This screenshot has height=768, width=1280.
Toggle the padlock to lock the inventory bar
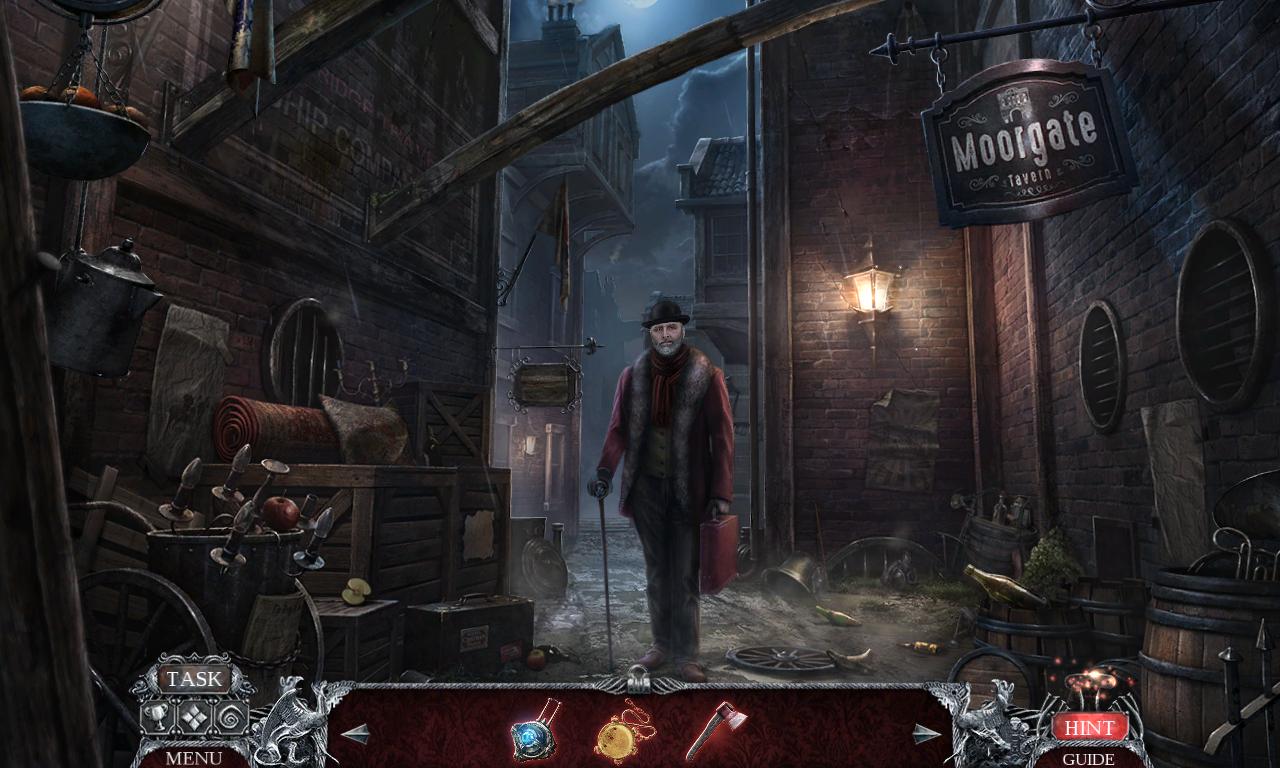coord(637,683)
